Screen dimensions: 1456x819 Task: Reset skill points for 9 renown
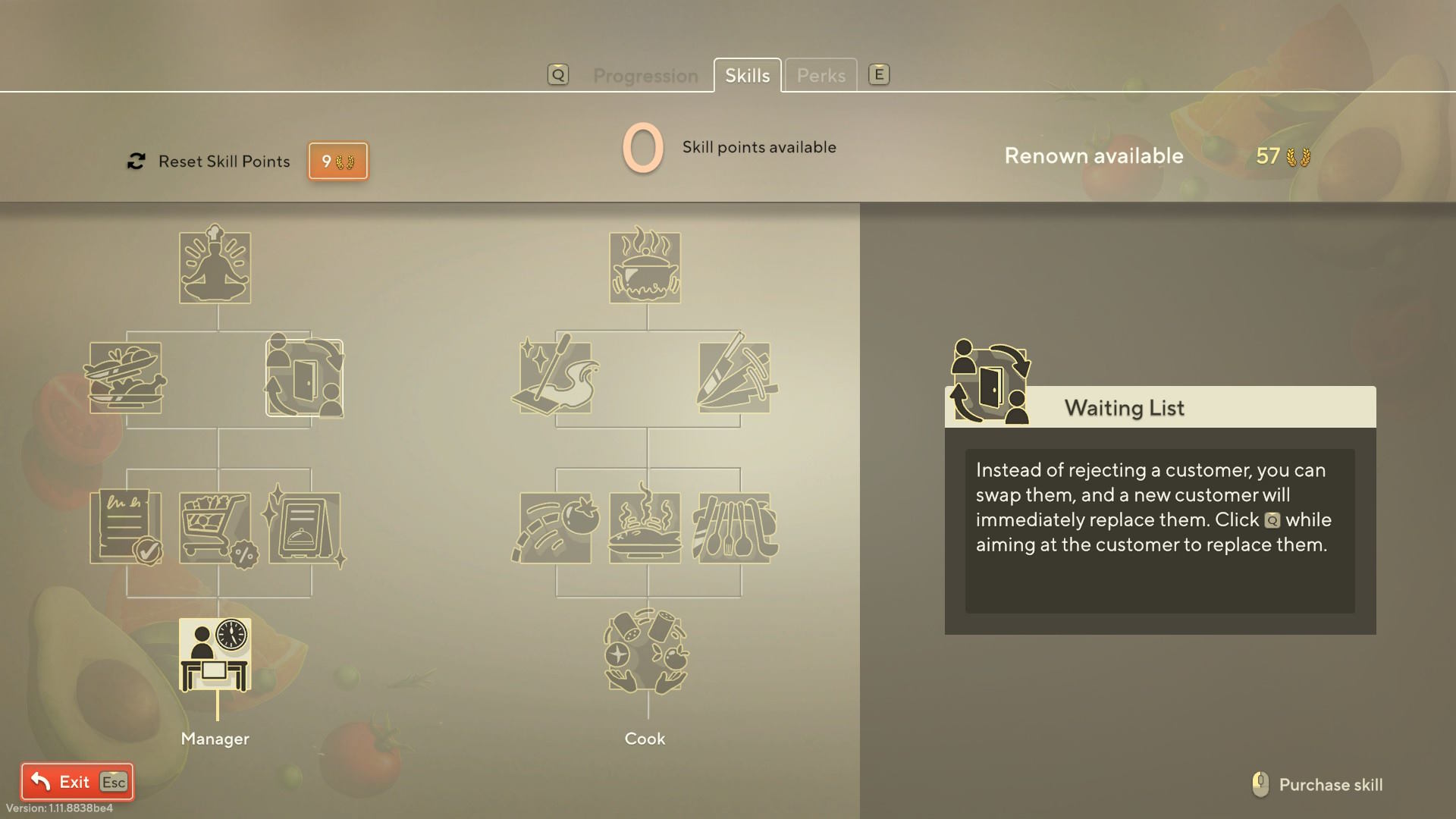337,161
